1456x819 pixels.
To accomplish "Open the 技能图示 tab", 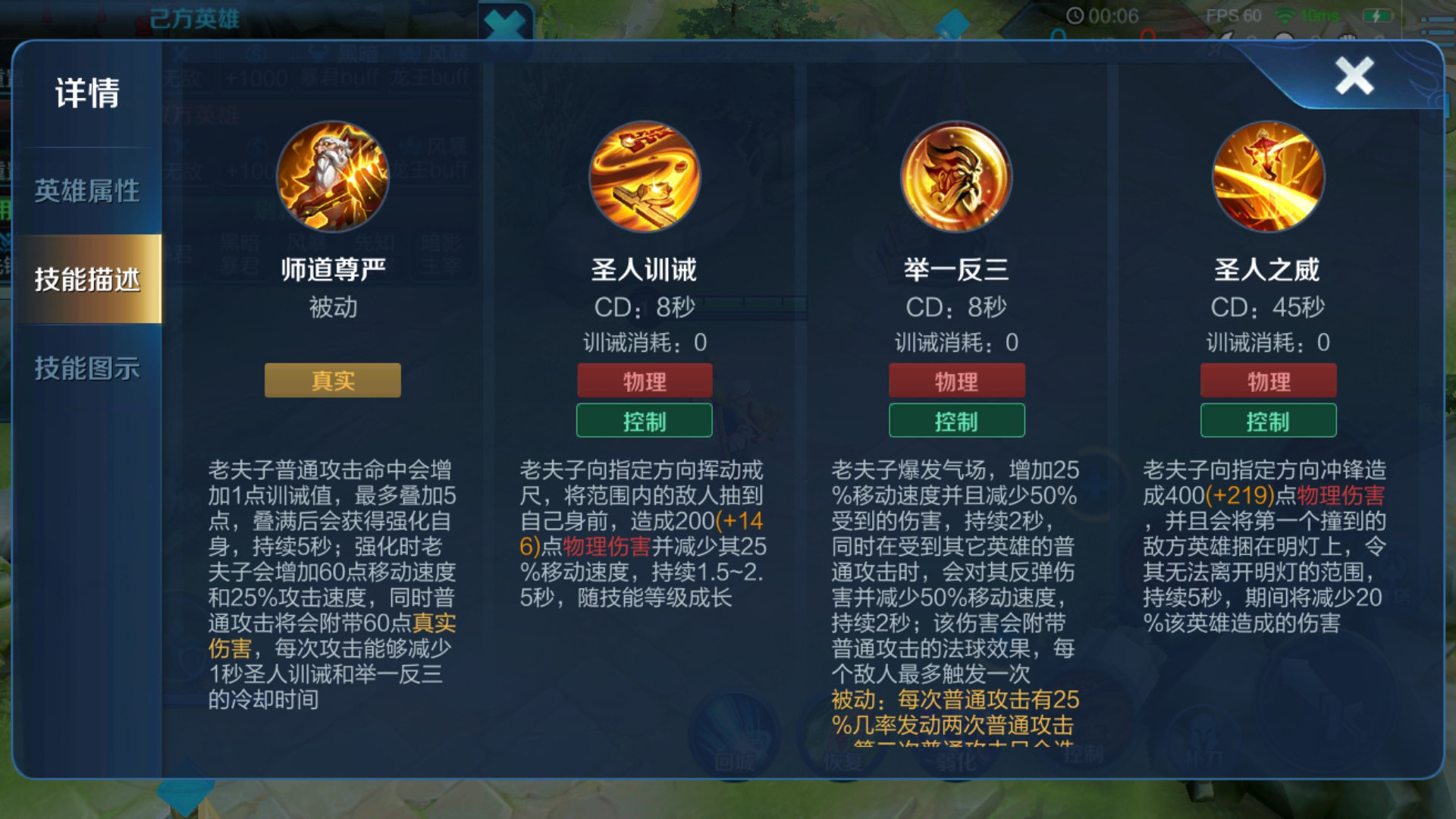I will click(x=86, y=369).
